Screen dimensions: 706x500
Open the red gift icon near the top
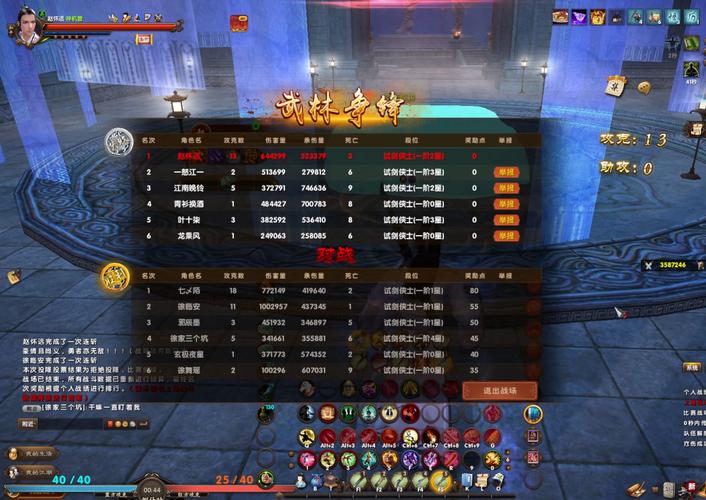[x=240, y=21]
